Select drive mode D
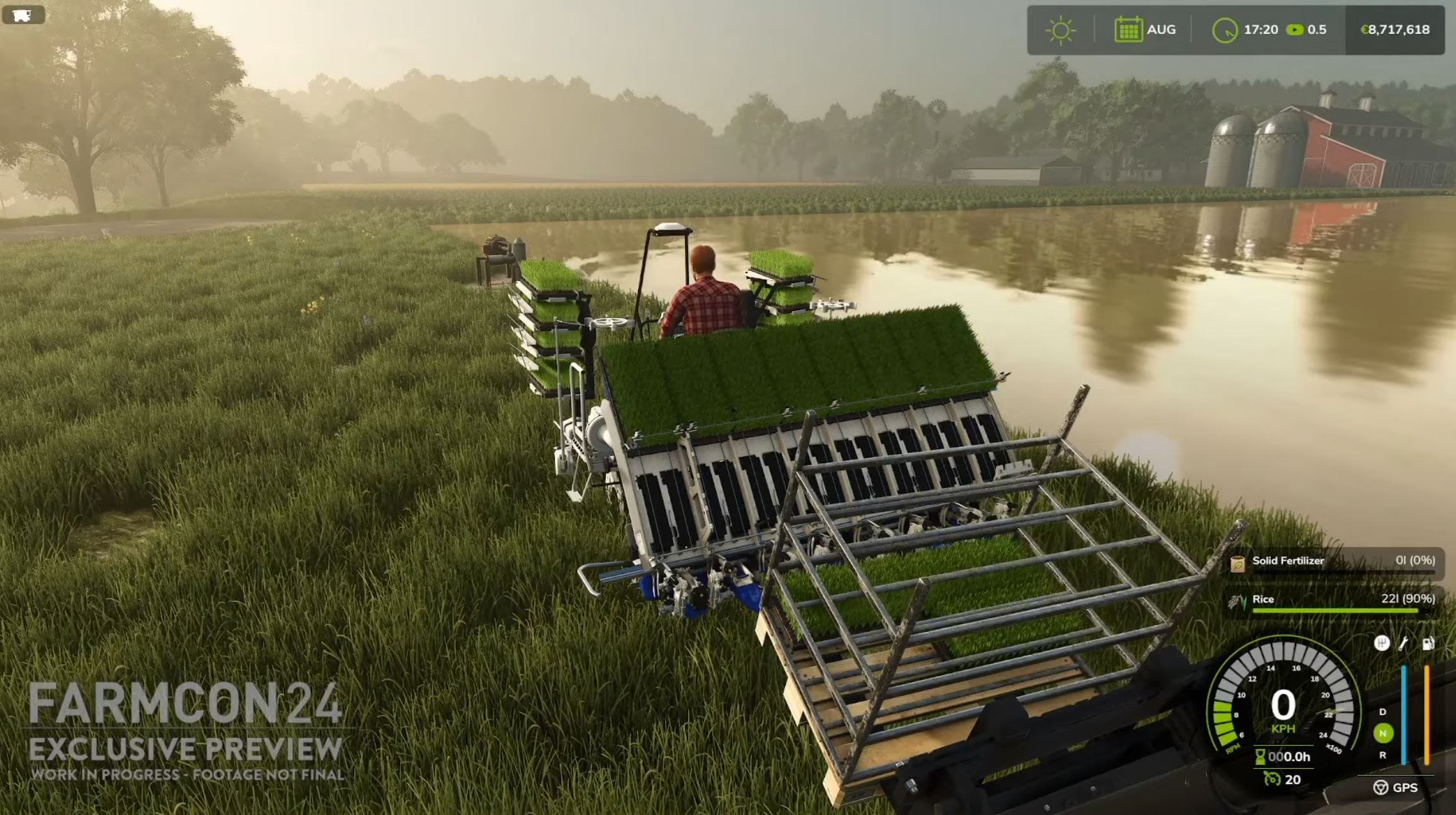1456x815 pixels. tap(1382, 712)
